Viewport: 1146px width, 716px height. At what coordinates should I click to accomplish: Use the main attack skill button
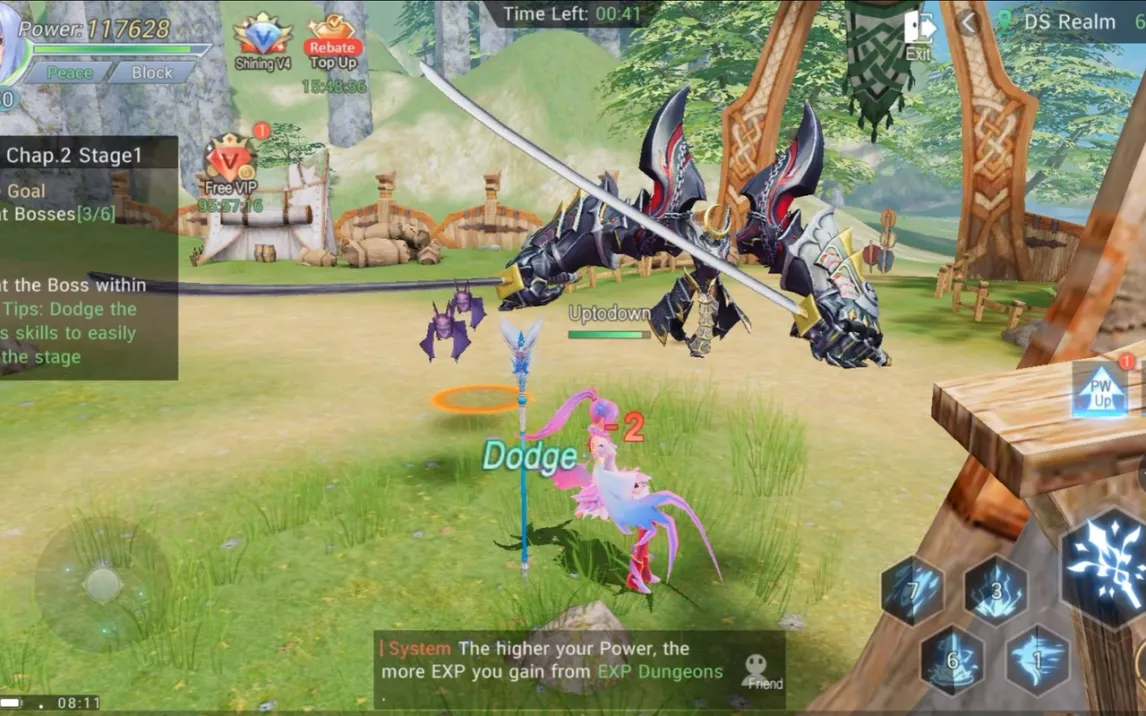1104,565
